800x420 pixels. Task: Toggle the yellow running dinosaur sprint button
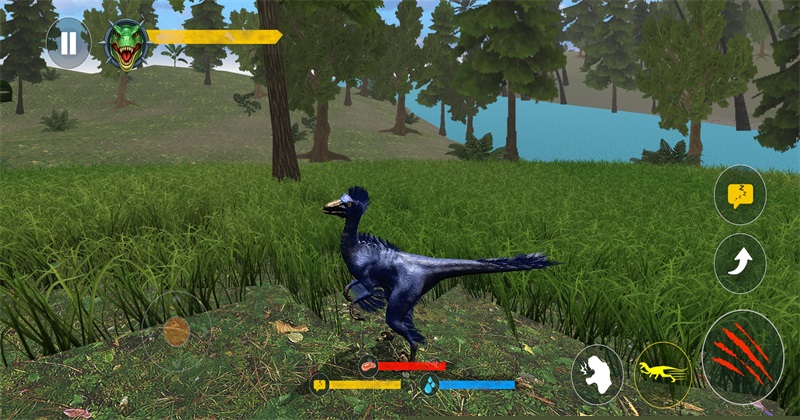click(662, 374)
